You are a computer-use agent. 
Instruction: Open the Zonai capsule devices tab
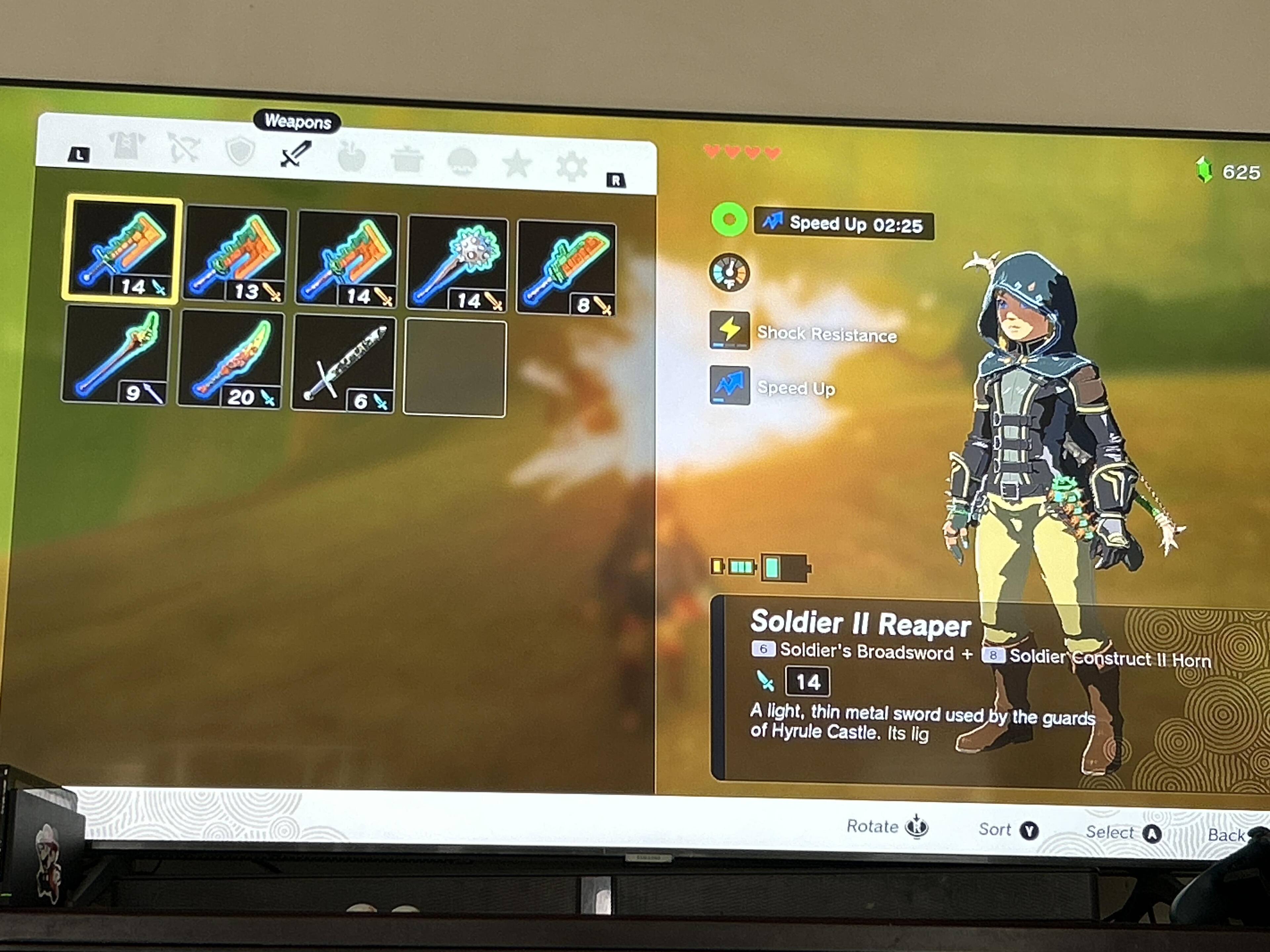point(462,163)
